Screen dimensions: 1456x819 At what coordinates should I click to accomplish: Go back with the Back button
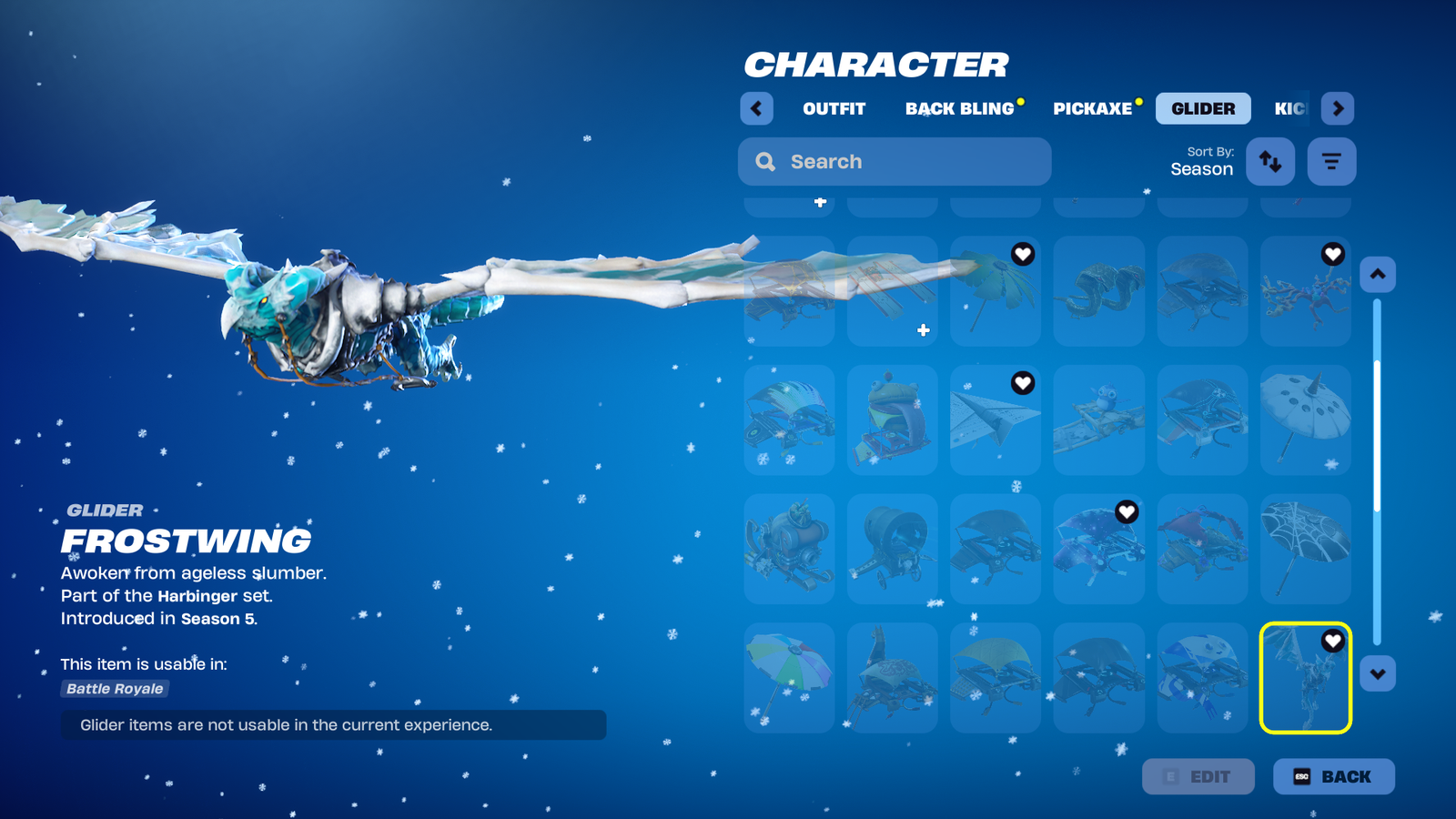[x=1333, y=776]
